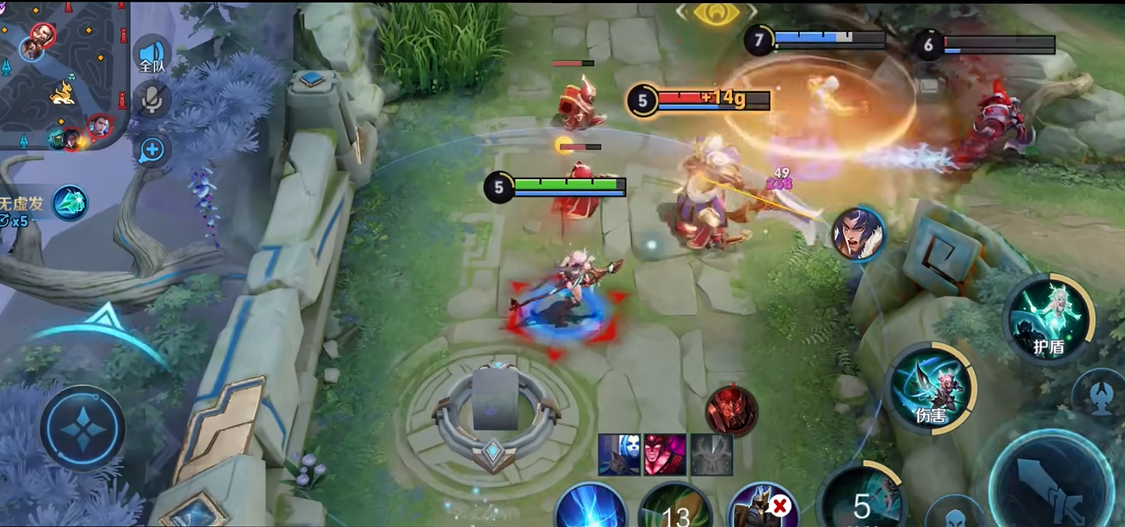Cast the 伤害 damage skill
The image size is (1125, 527).
pos(929,388)
